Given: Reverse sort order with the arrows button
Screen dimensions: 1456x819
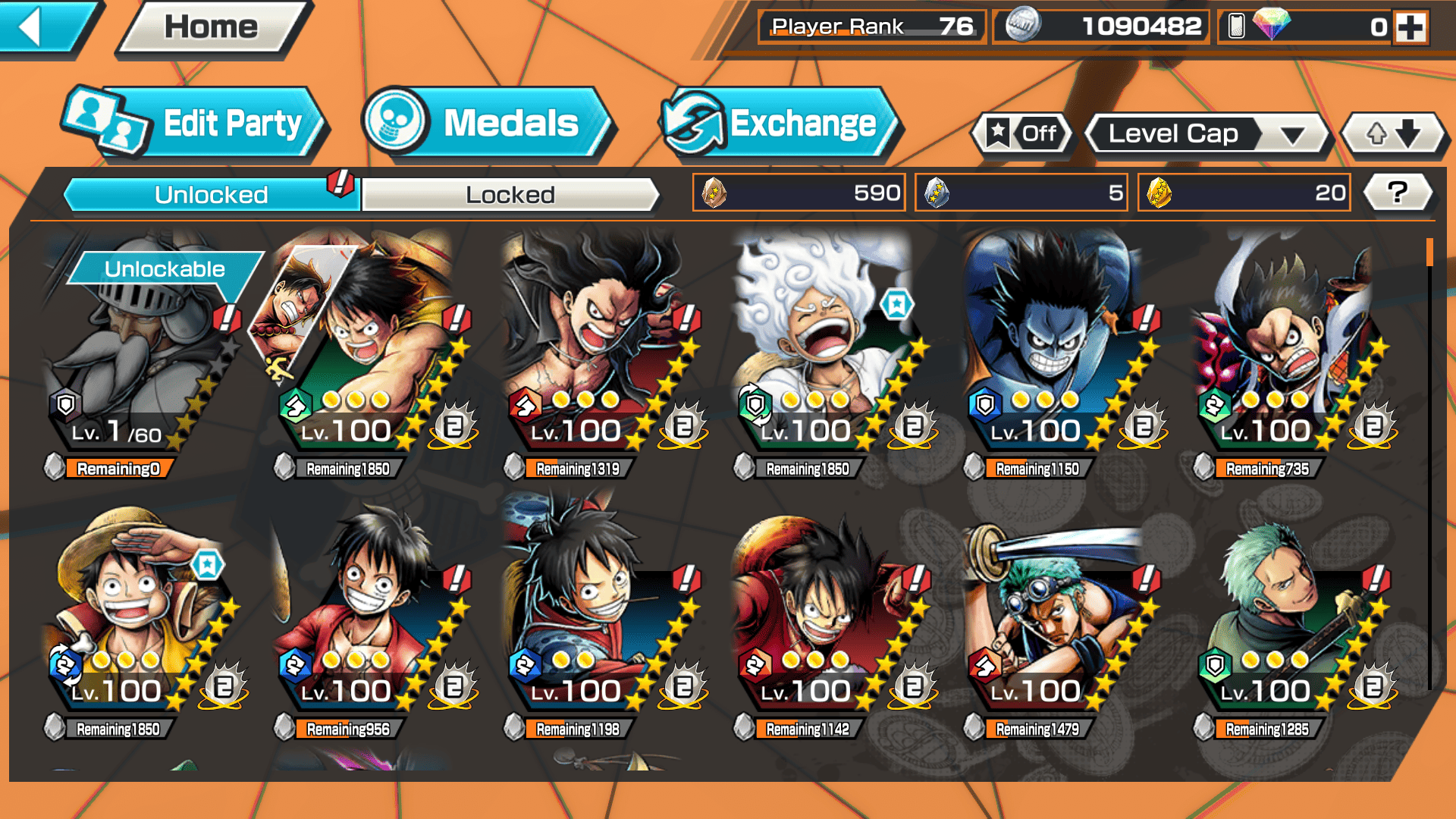Looking at the screenshot, I should [x=1394, y=134].
